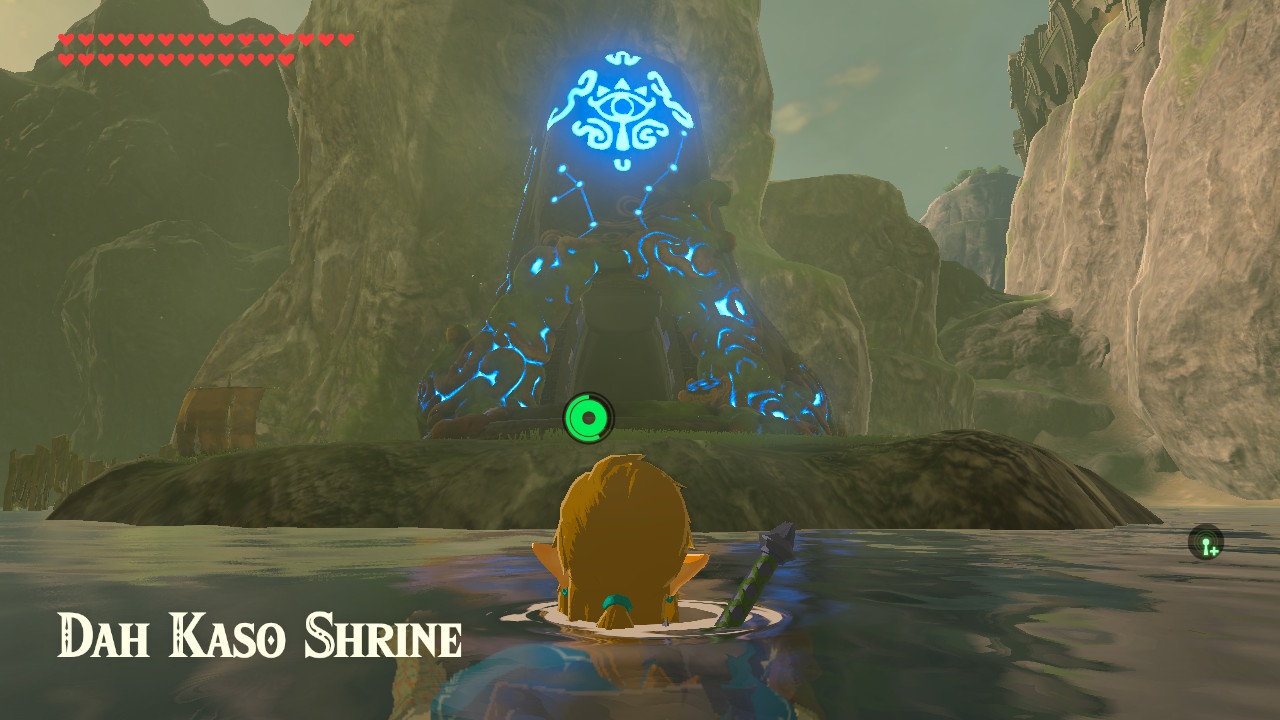Click the plus sign on the Sheikah Sensor
The width and height of the screenshot is (1280, 720).
pos(1213,549)
